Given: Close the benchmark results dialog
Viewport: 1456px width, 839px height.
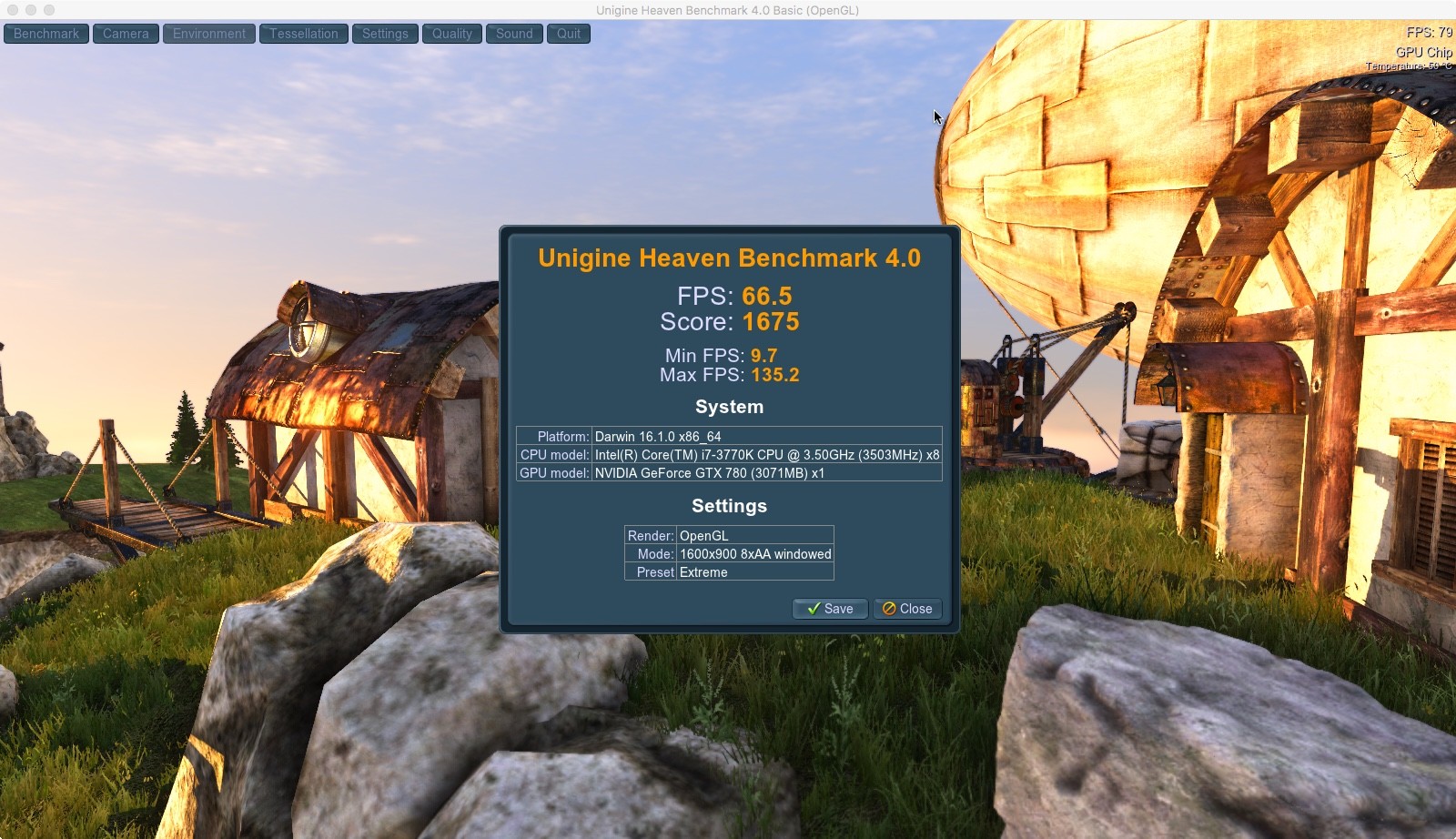Looking at the screenshot, I should pyautogui.click(x=907, y=609).
